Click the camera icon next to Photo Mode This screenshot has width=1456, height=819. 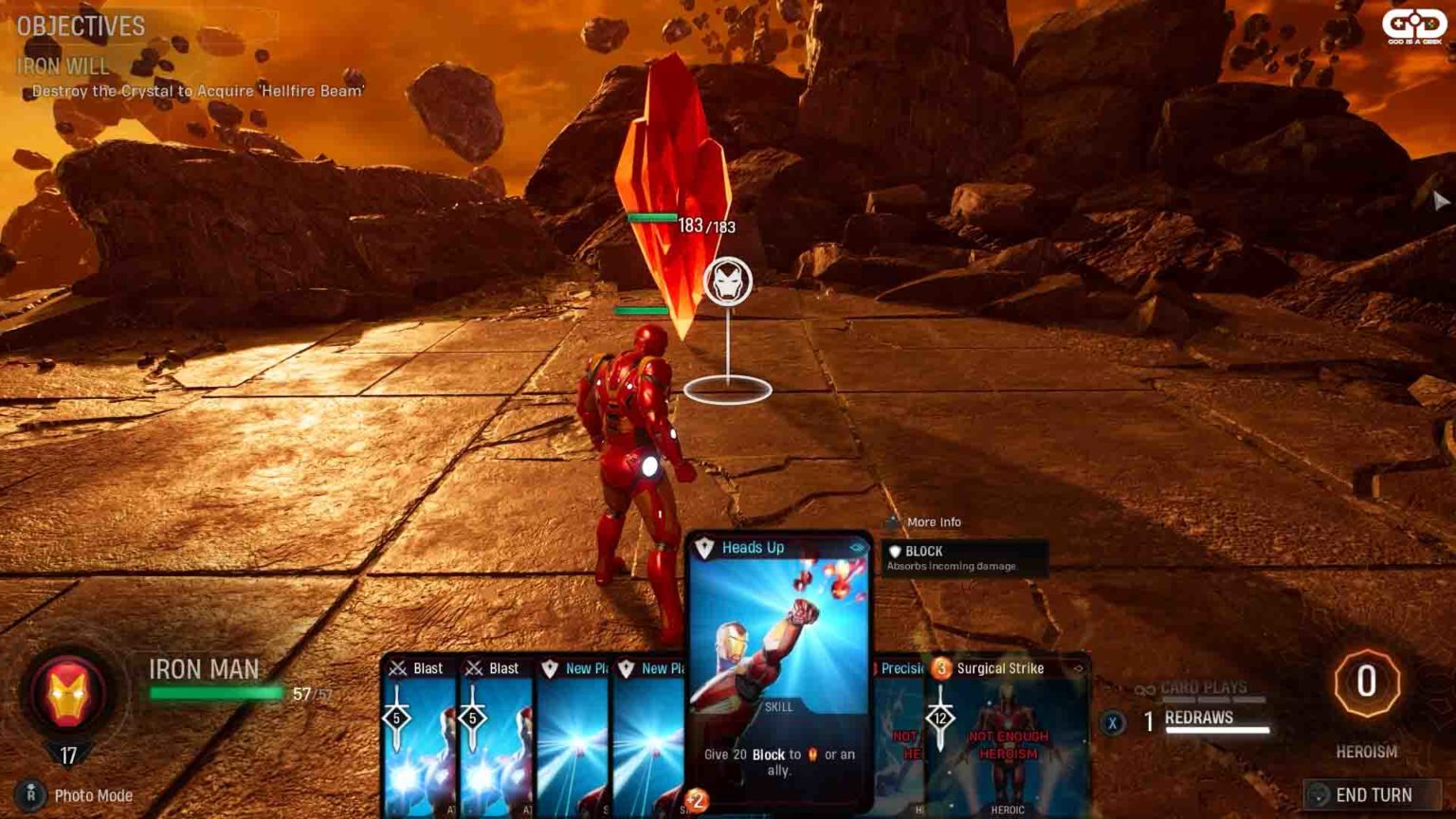pyautogui.click(x=31, y=796)
